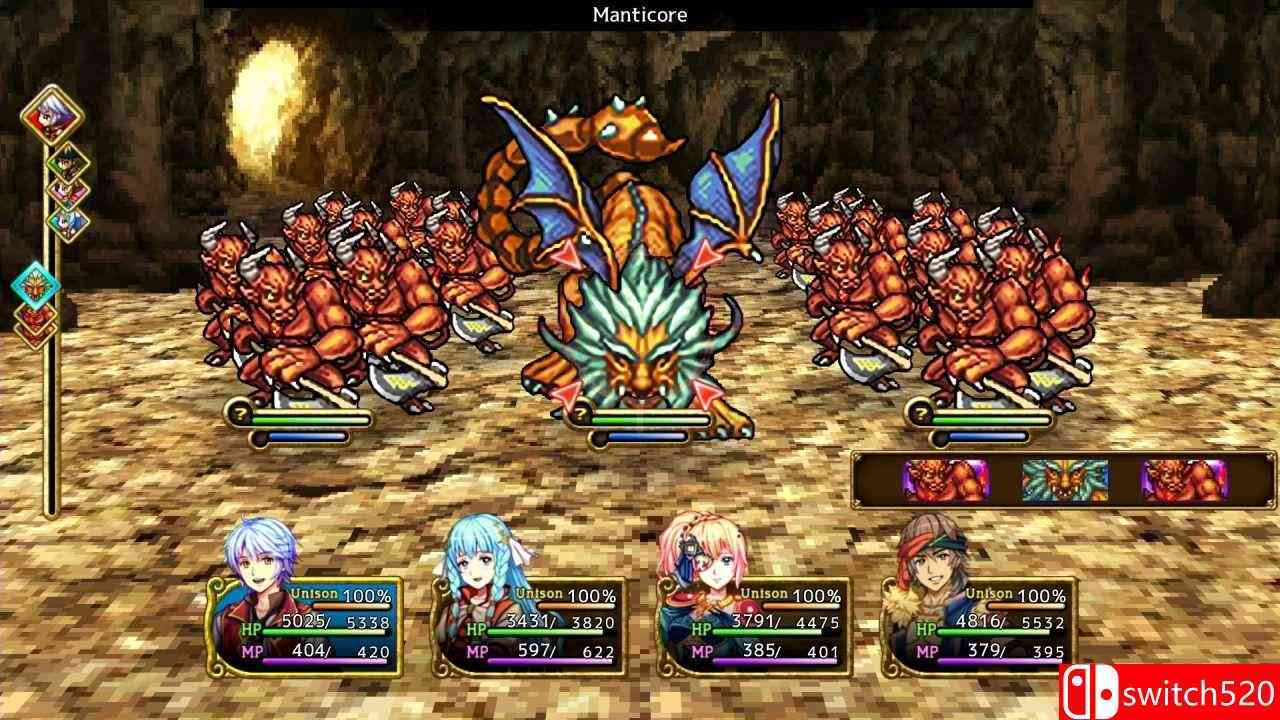Screen dimensions: 1280x720
Task: Open the Manticore name banner at the top
Action: pos(640,14)
